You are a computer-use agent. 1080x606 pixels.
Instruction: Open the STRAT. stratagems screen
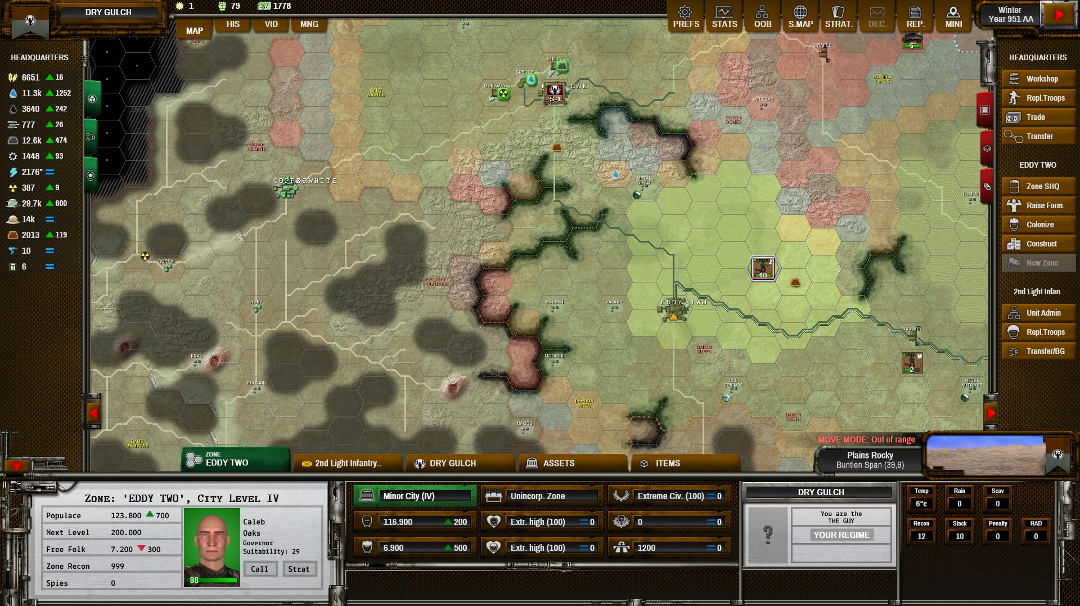838,16
